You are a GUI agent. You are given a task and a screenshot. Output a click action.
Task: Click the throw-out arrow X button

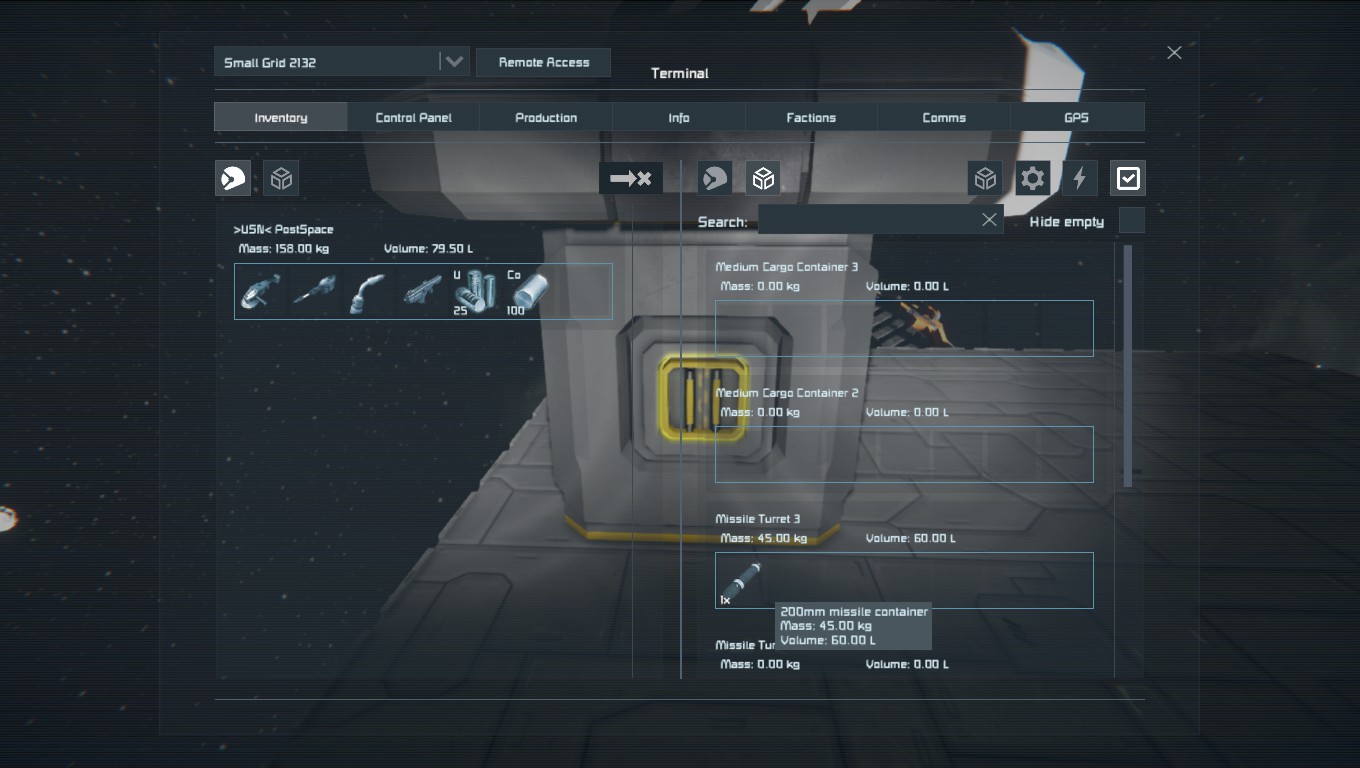pyautogui.click(x=630, y=178)
